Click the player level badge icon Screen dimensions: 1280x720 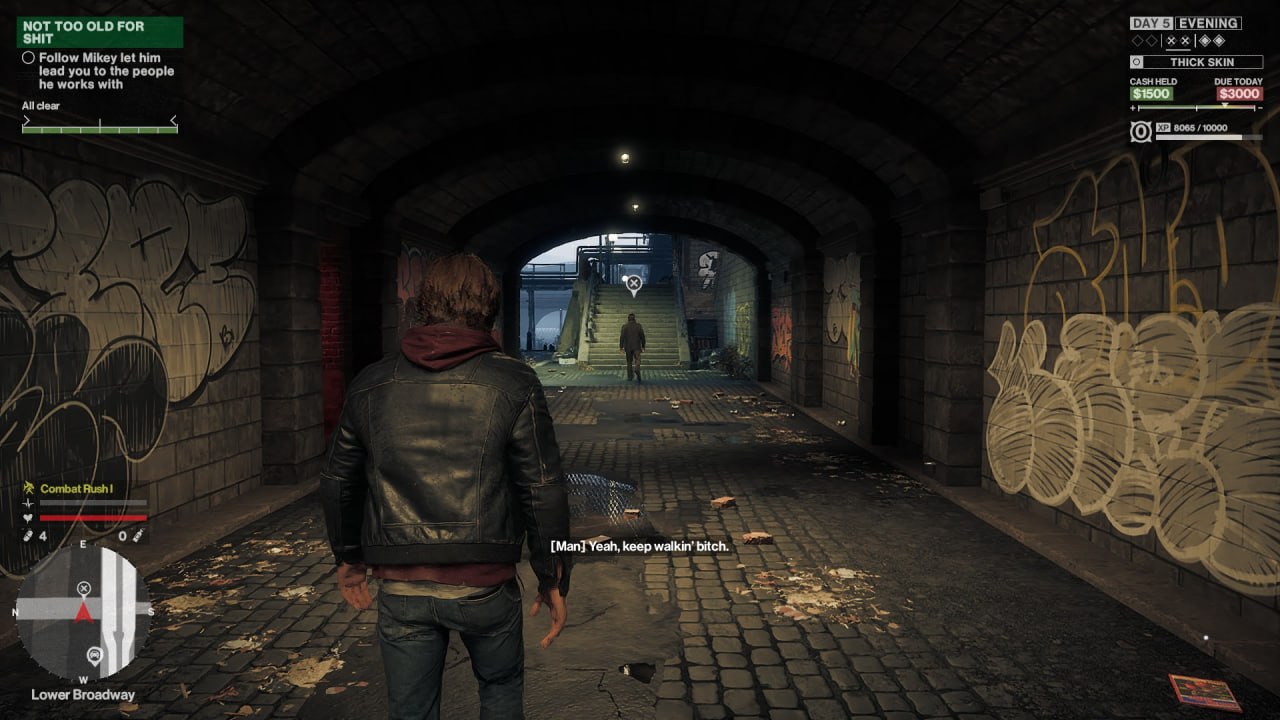1141,132
